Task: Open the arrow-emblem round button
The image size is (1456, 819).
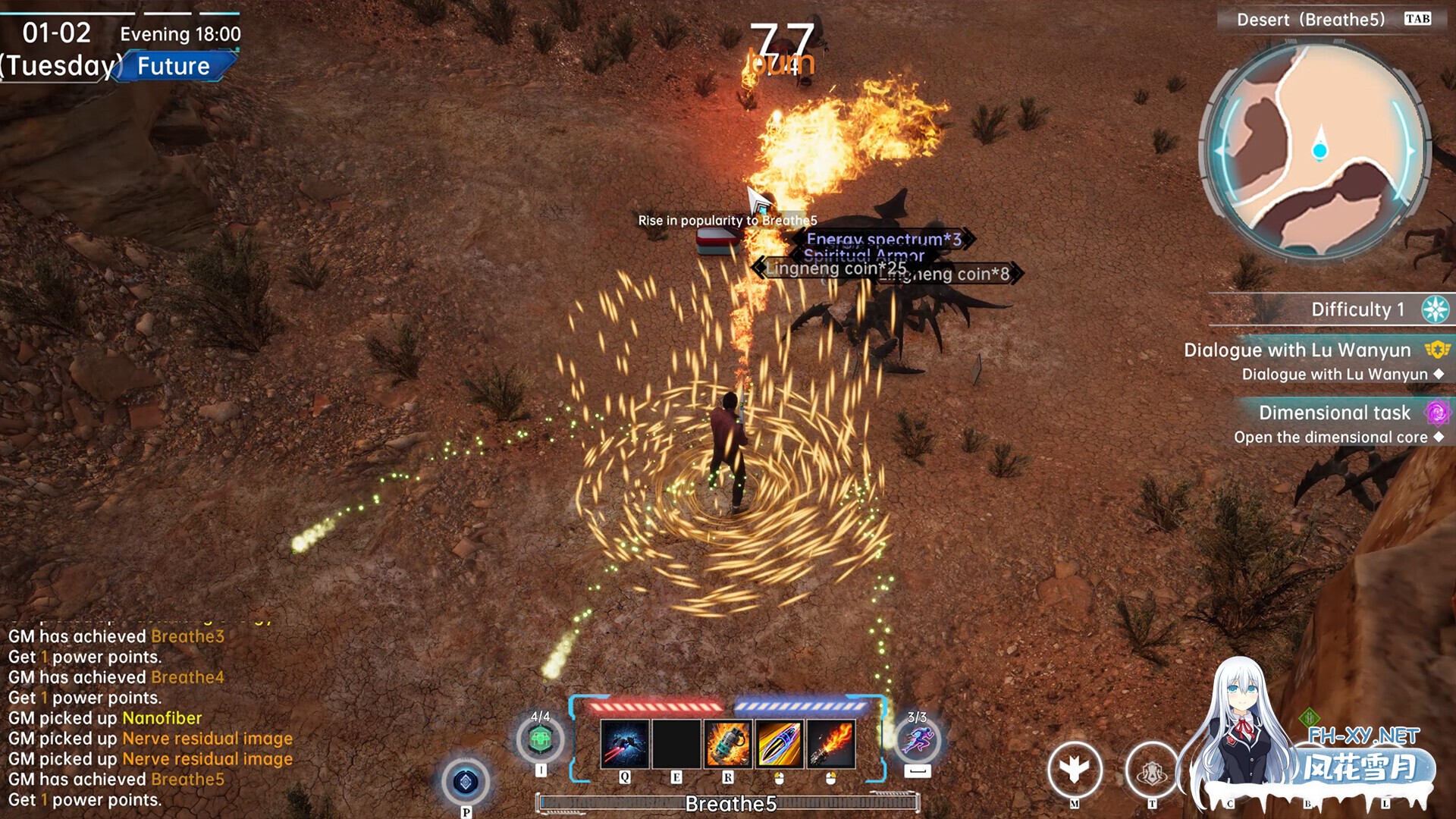Action: tap(1075, 770)
